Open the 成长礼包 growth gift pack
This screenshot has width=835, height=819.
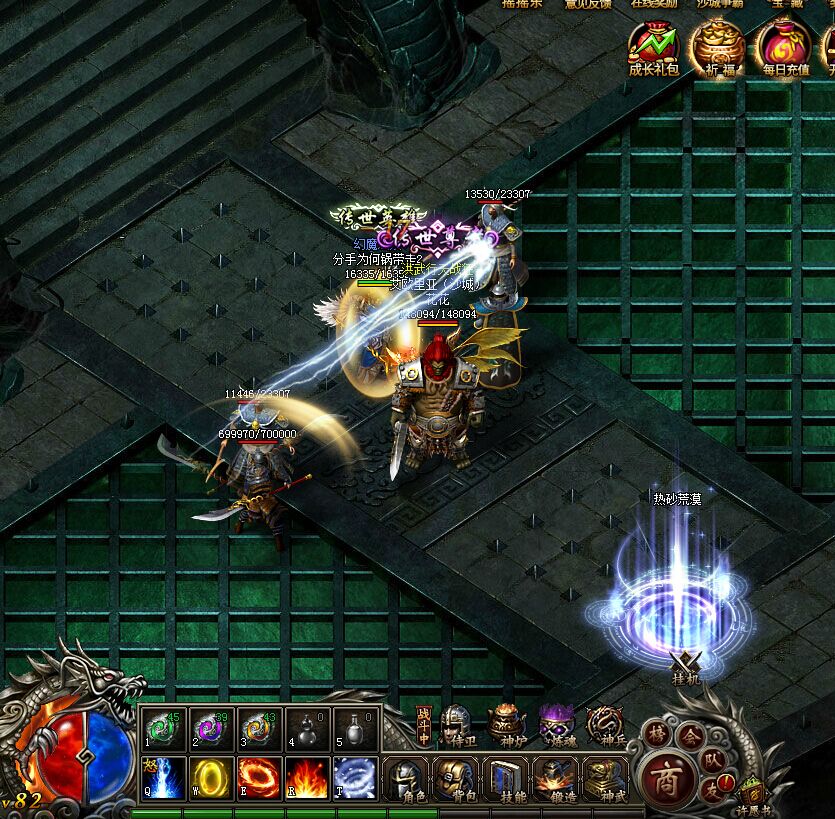653,48
